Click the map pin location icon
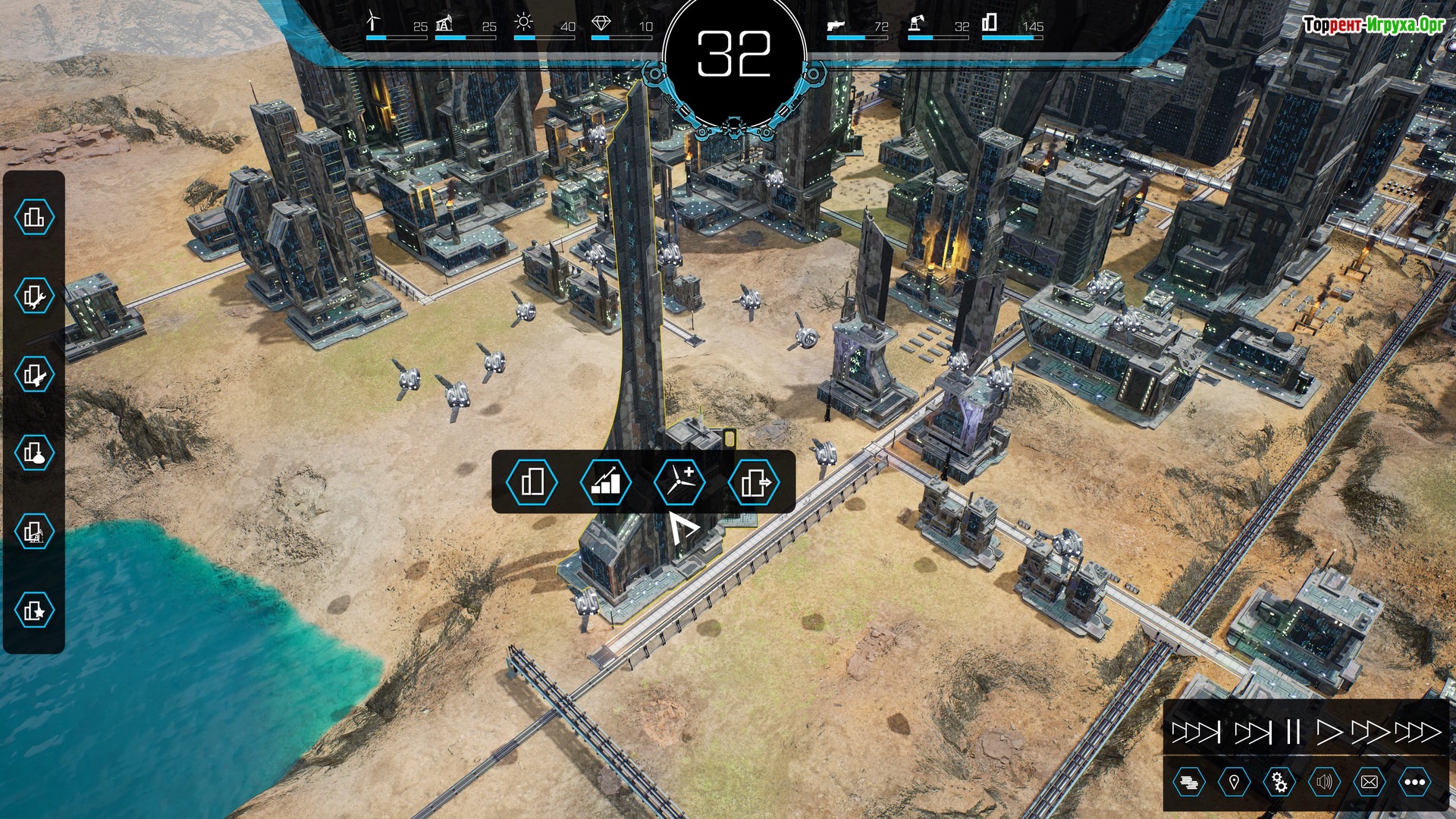Image resolution: width=1456 pixels, height=819 pixels. click(1234, 782)
